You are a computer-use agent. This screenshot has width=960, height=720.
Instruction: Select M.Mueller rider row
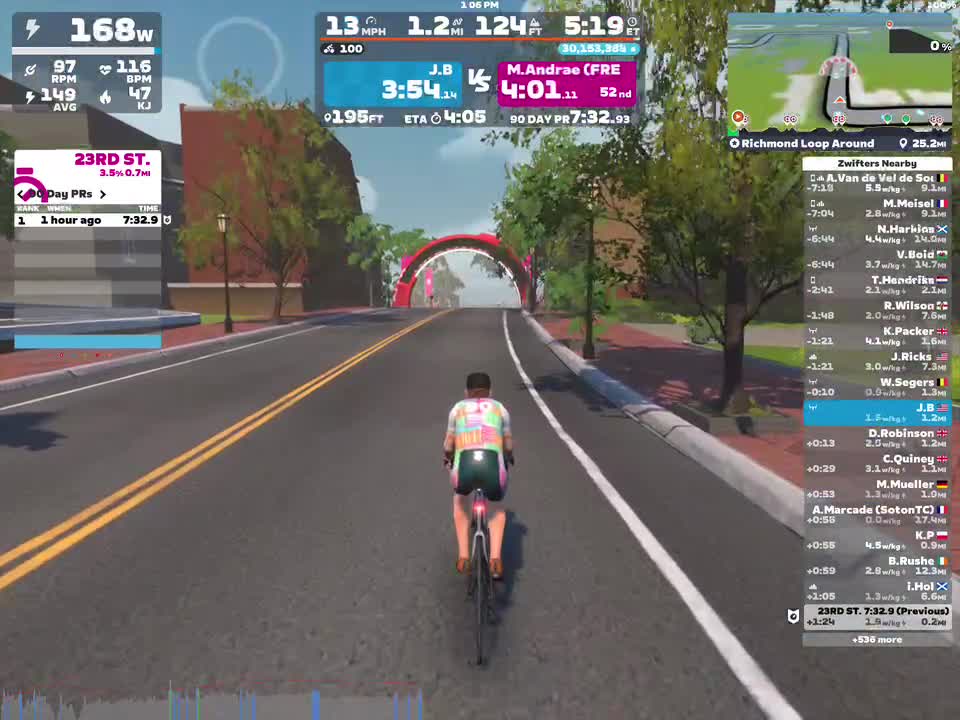[x=877, y=489]
